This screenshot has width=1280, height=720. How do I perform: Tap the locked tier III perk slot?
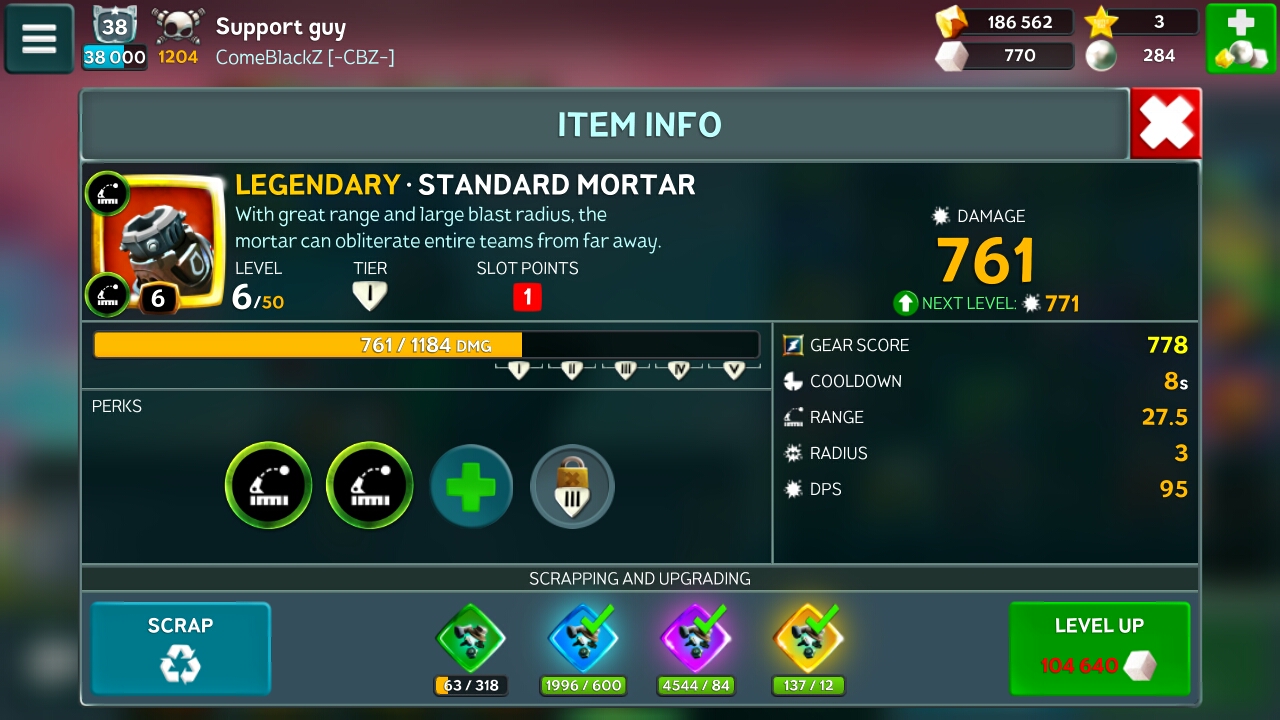point(572,487)
